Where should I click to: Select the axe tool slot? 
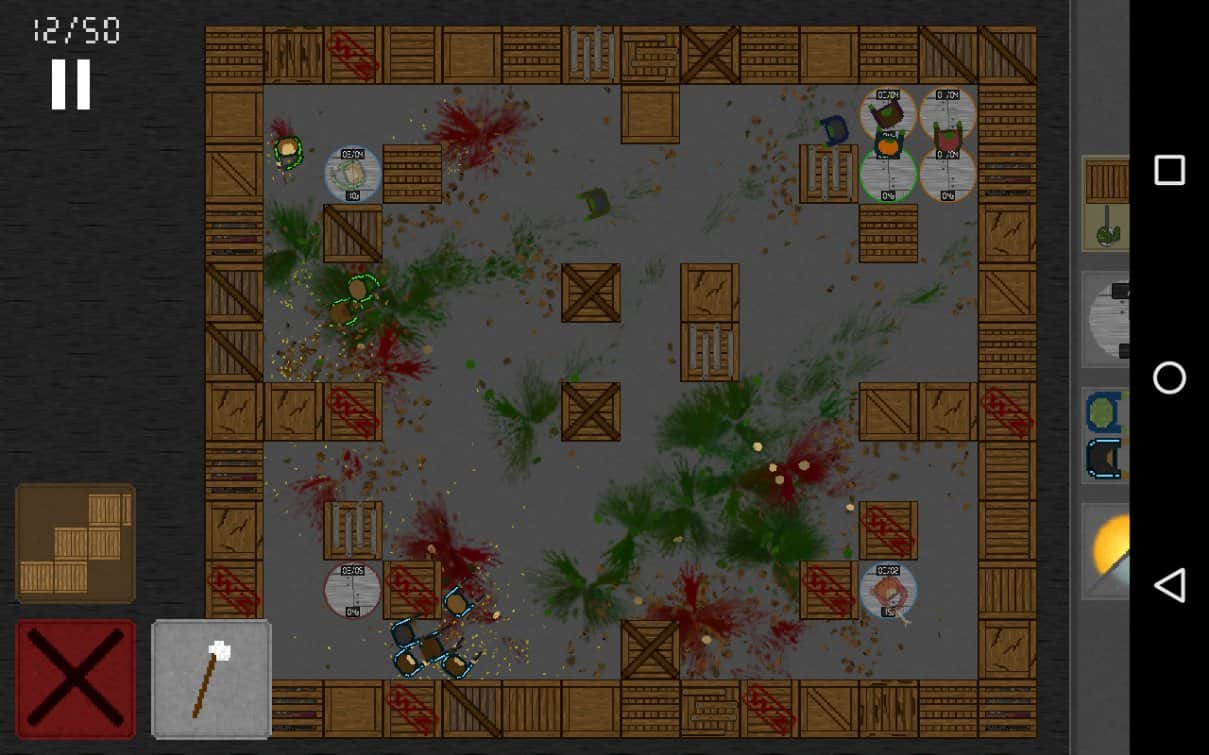click(x=211, y=678)
